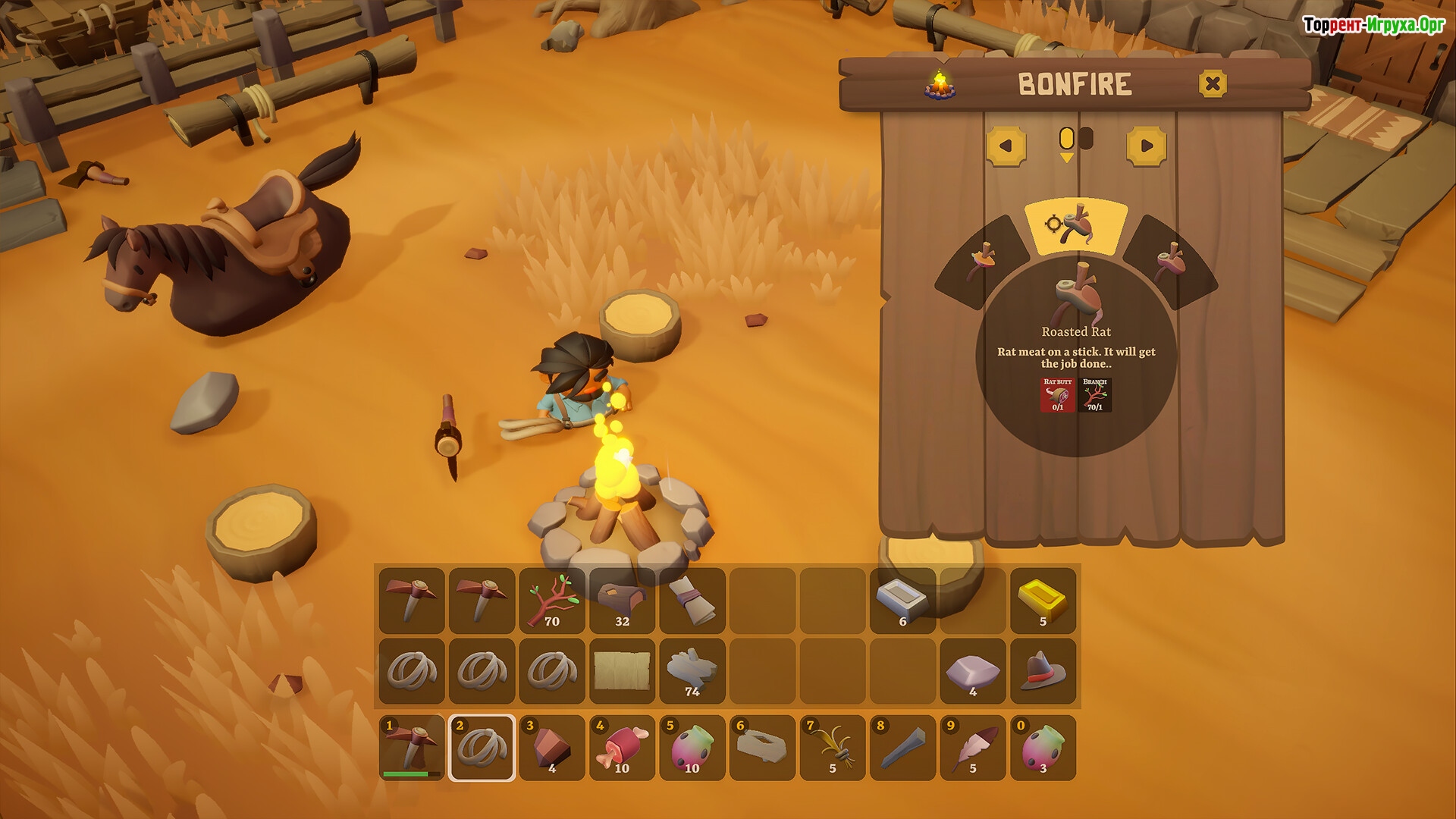Go to next Bonfire recipe page

[1146, 146]
